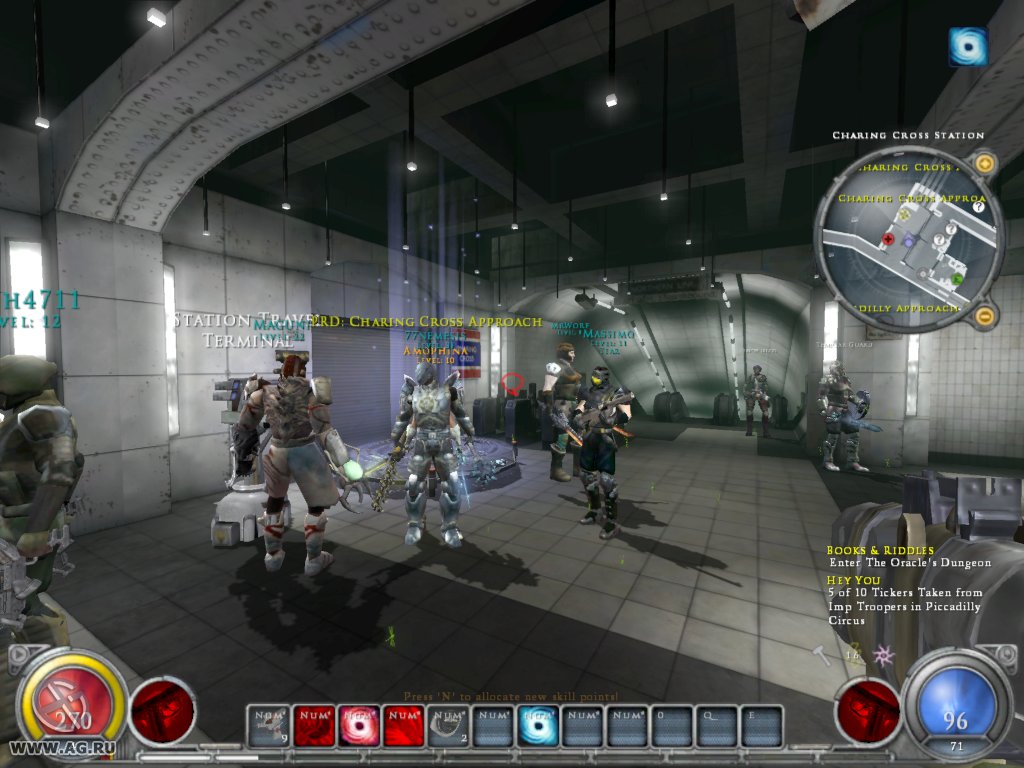Click the left red skill orb

[x=163, y=711]
